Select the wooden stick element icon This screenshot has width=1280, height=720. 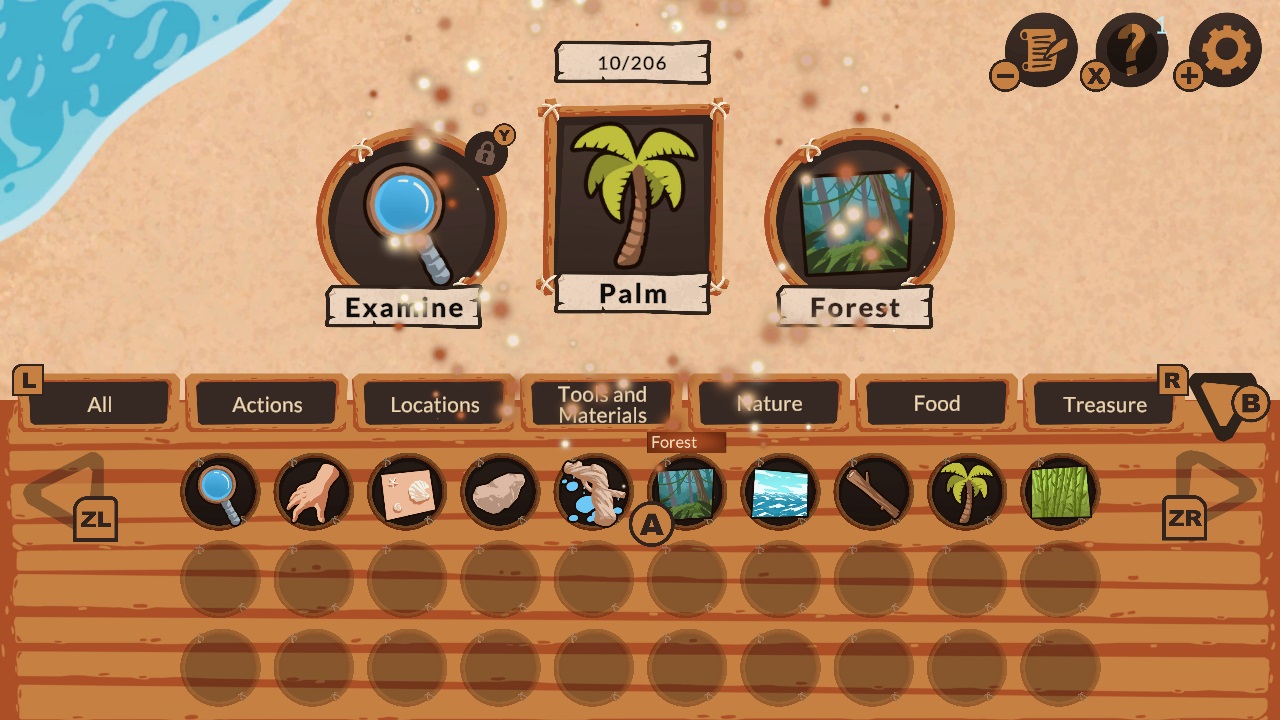(x=872, y=490)
